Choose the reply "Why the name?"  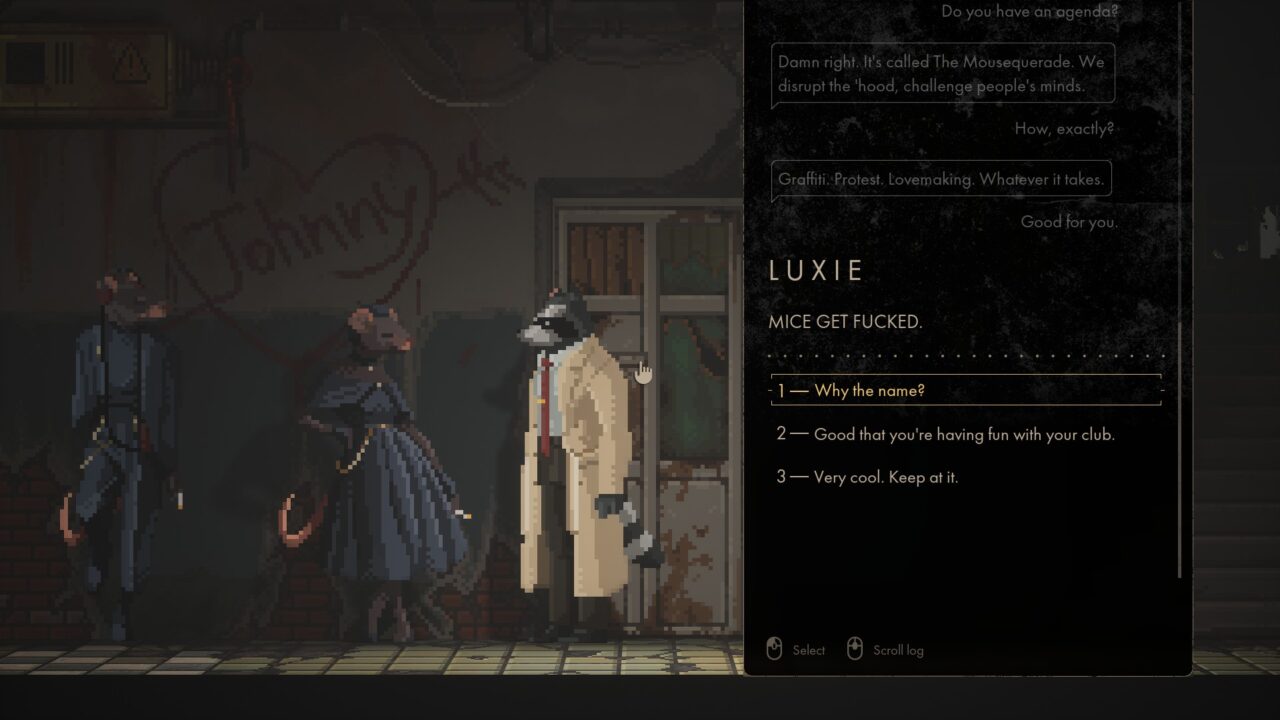tap(869, 390)
